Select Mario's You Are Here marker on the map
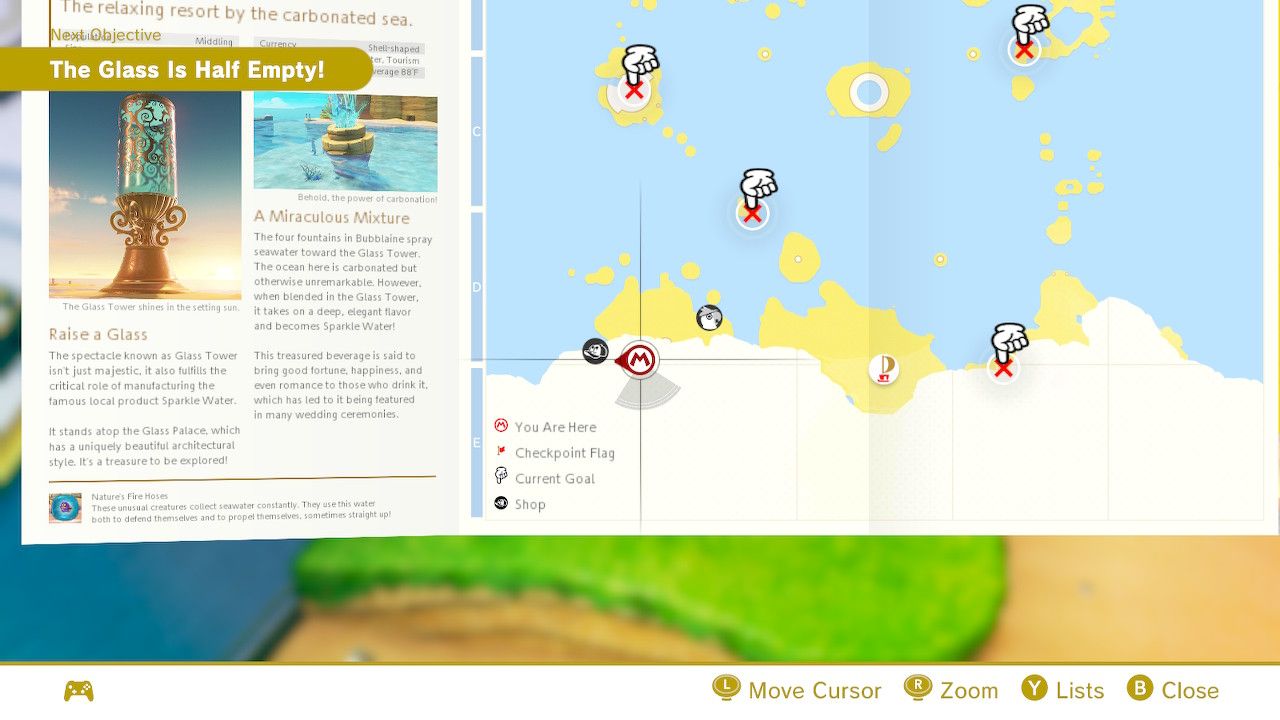Image resolution: width=1280 pixels, height=720 pixels. click(640, 360)
